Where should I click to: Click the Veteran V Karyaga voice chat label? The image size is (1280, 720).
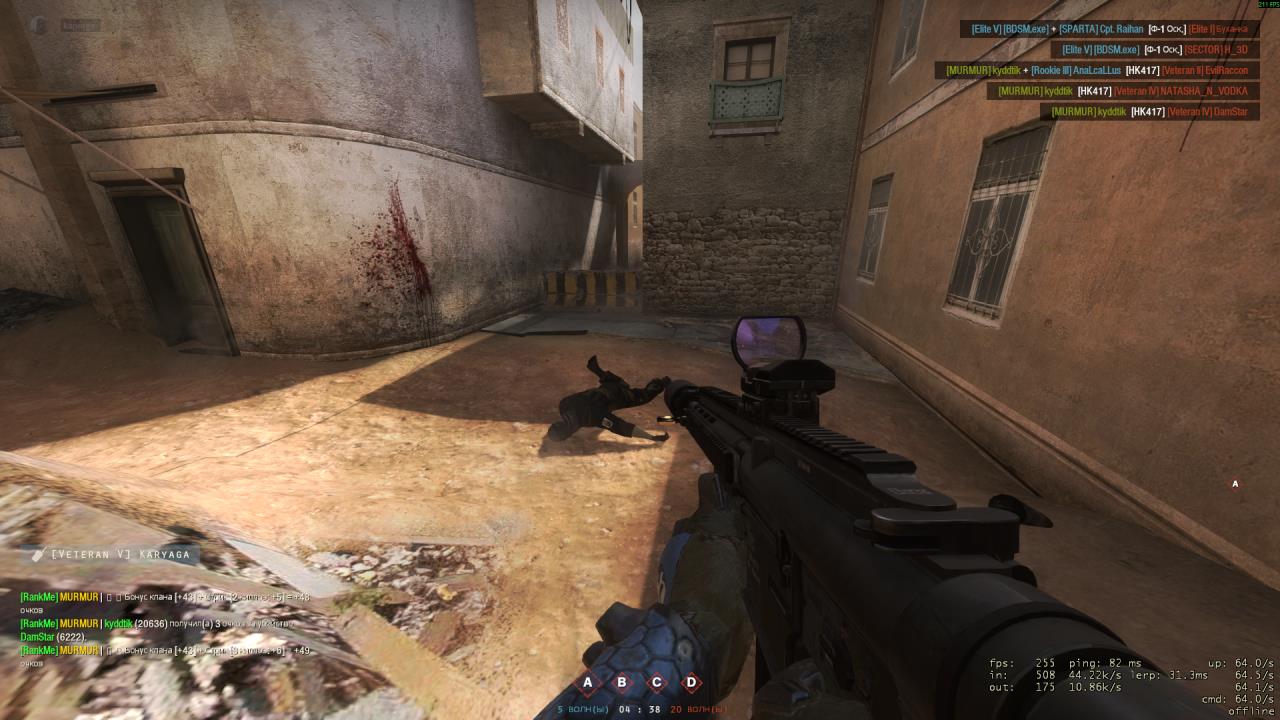click(112, 554)
